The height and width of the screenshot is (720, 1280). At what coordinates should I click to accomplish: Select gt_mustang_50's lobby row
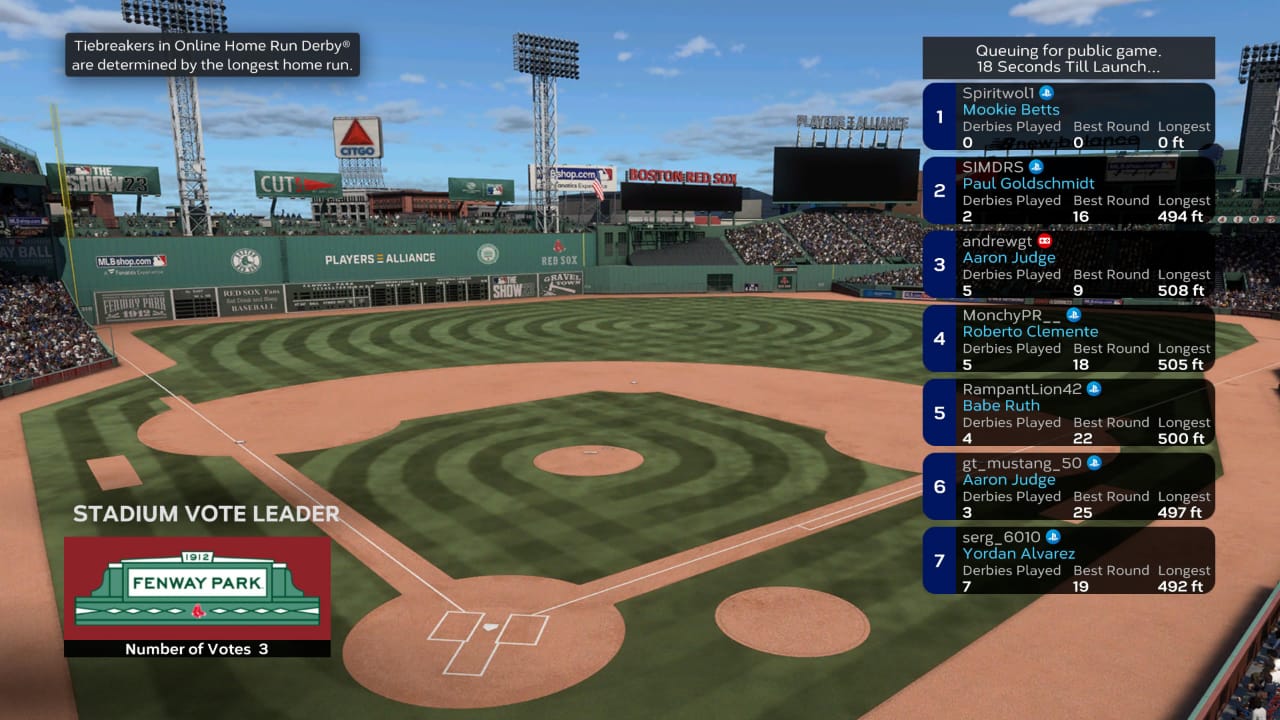pyautogui.click(x=1068, y=487)
